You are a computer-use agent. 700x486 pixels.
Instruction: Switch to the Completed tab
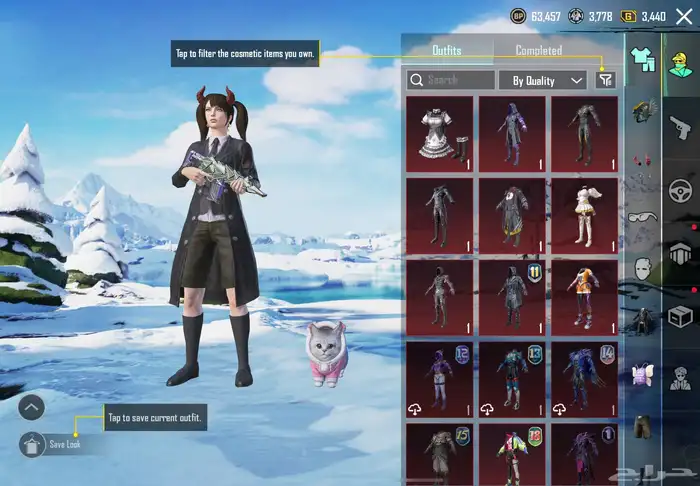[x=538, y=50]
